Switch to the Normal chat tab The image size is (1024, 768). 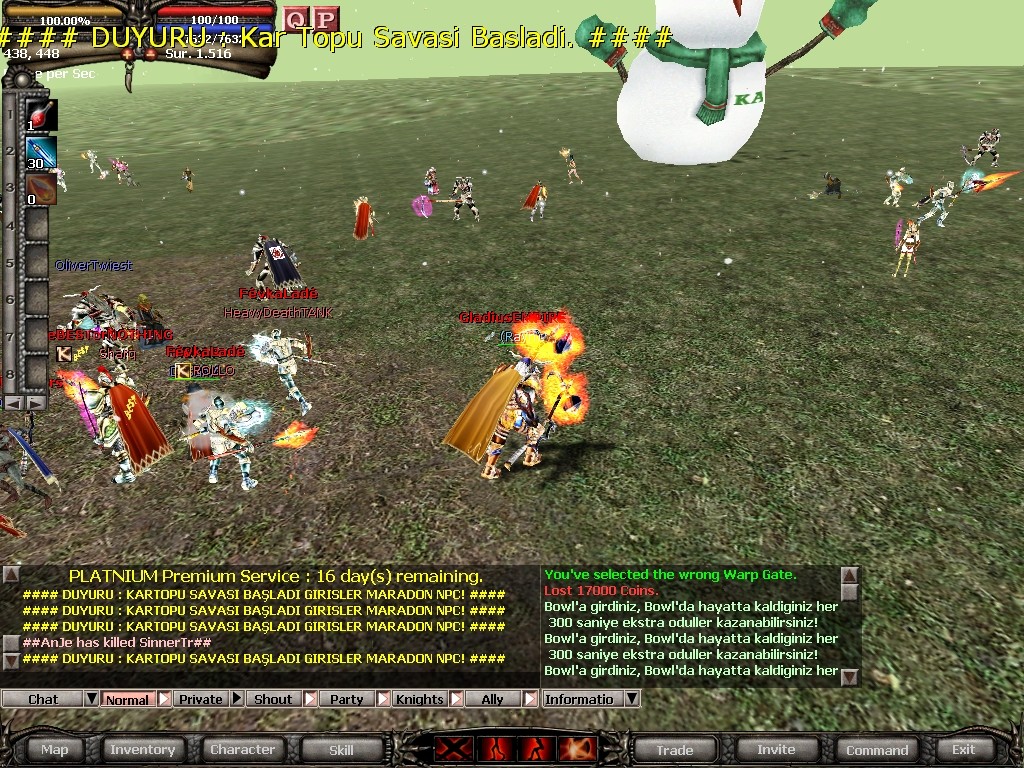tap(127, 699)
